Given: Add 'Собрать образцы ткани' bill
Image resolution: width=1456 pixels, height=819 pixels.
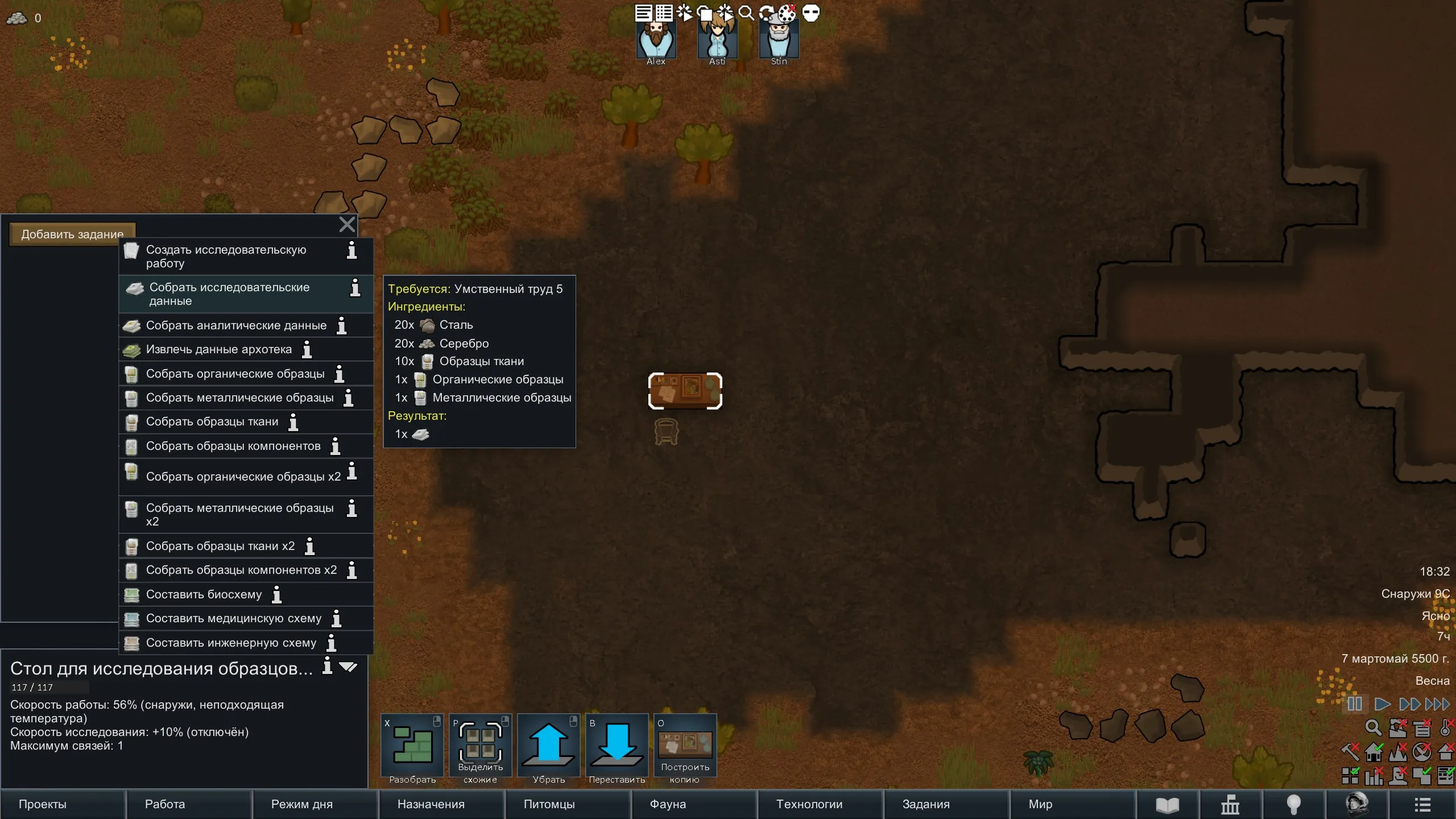Looking at the screenshot, I should pos(212,421).
